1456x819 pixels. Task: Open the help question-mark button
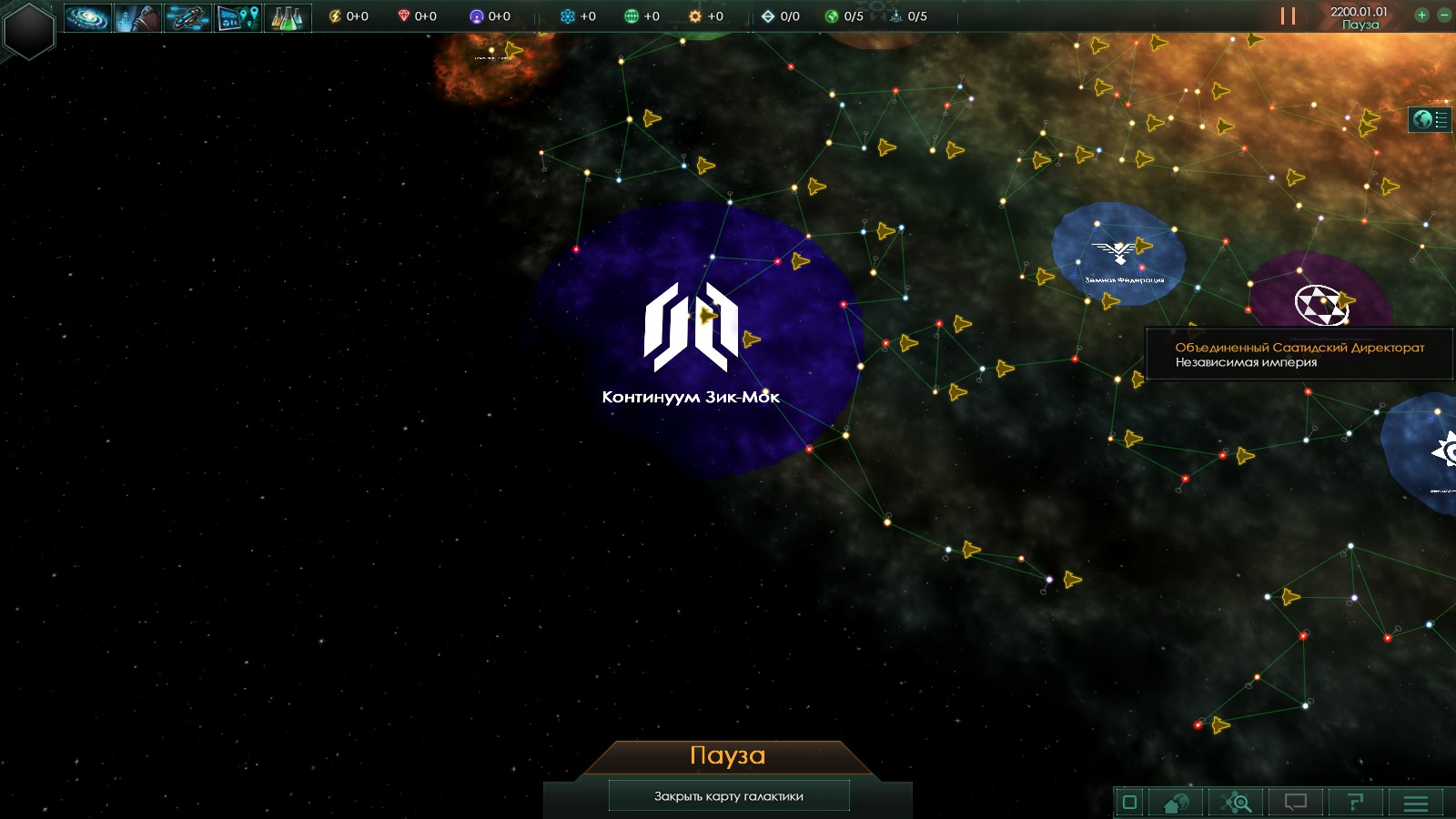pyautogui.click(x=1355, y=802)
